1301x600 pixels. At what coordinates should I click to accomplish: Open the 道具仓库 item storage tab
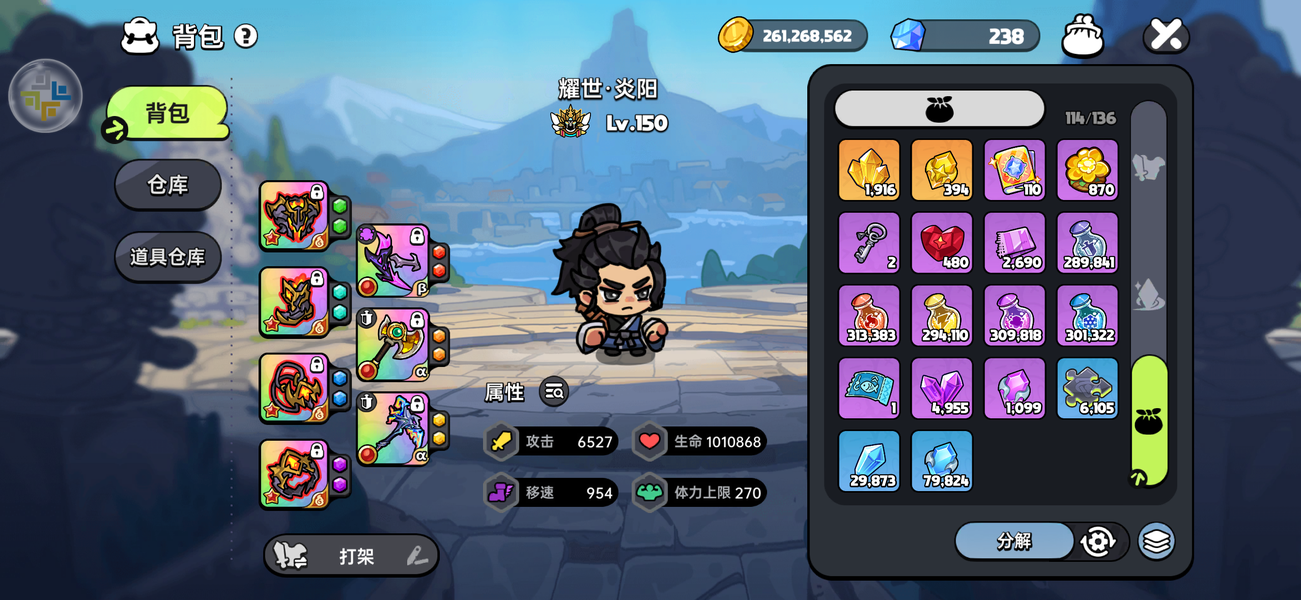(x=168, y=257)
